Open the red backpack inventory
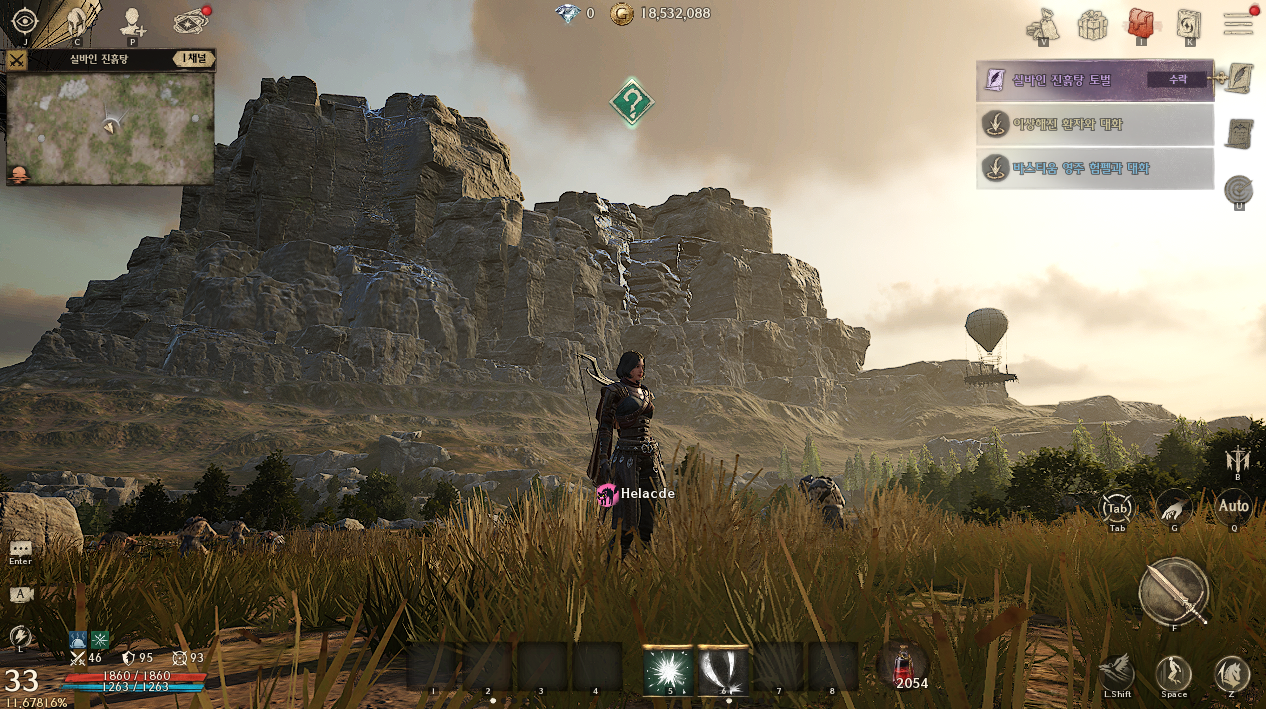This screenshot has width=1266, height=709. pos(1141,23)
